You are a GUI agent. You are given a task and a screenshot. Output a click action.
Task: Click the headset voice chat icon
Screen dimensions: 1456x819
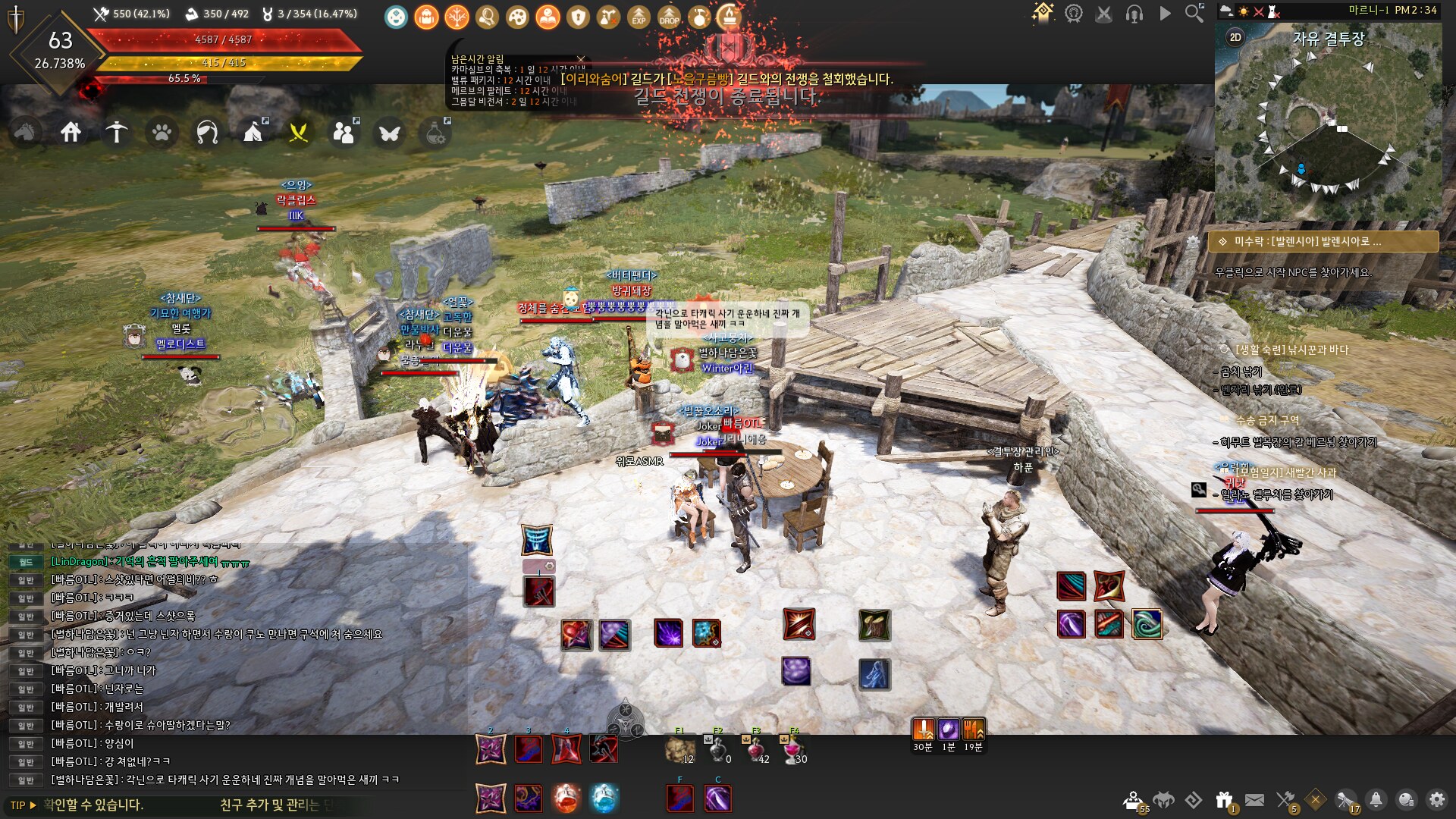tap(1134, 14)
